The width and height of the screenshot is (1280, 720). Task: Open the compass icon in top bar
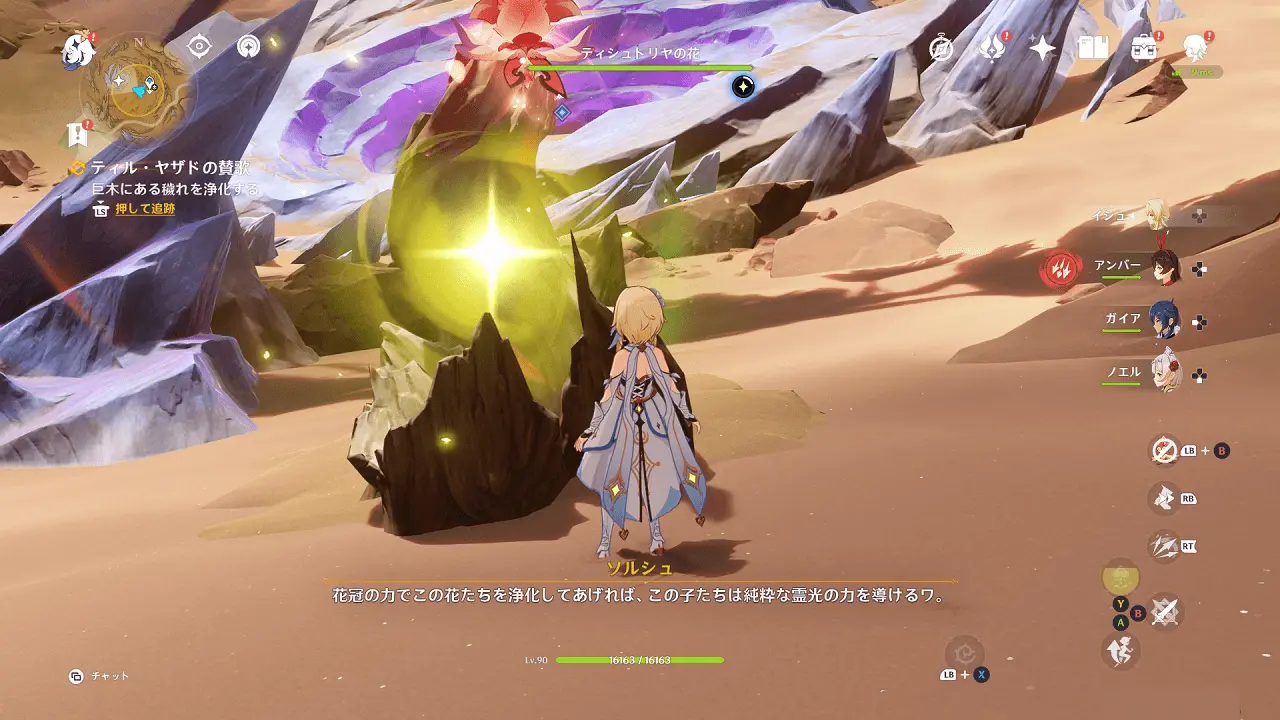click(x=941, y=48)
